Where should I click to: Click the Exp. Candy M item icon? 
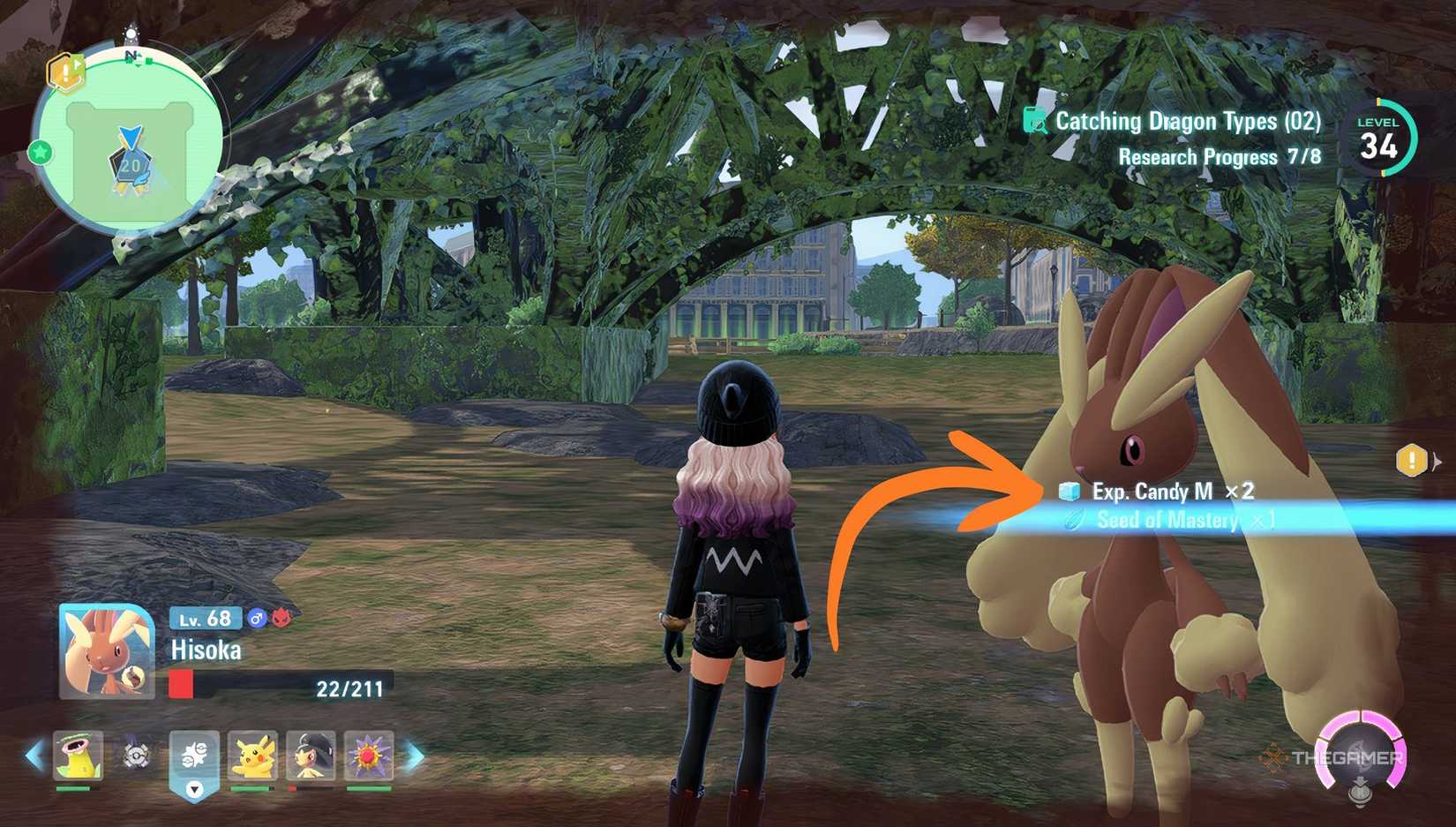tap(1071, 492)
